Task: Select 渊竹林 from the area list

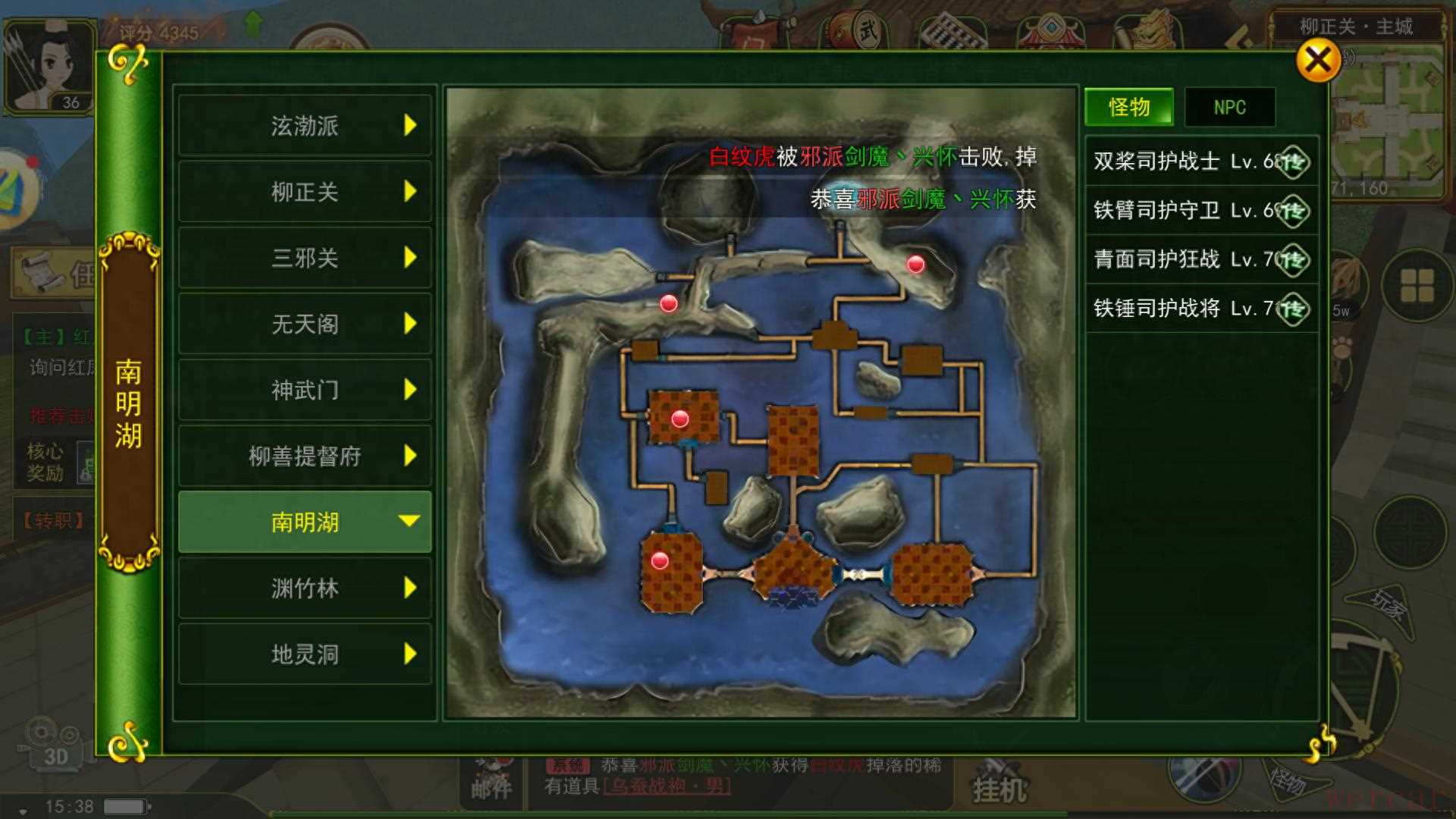Action: point(305,588)
